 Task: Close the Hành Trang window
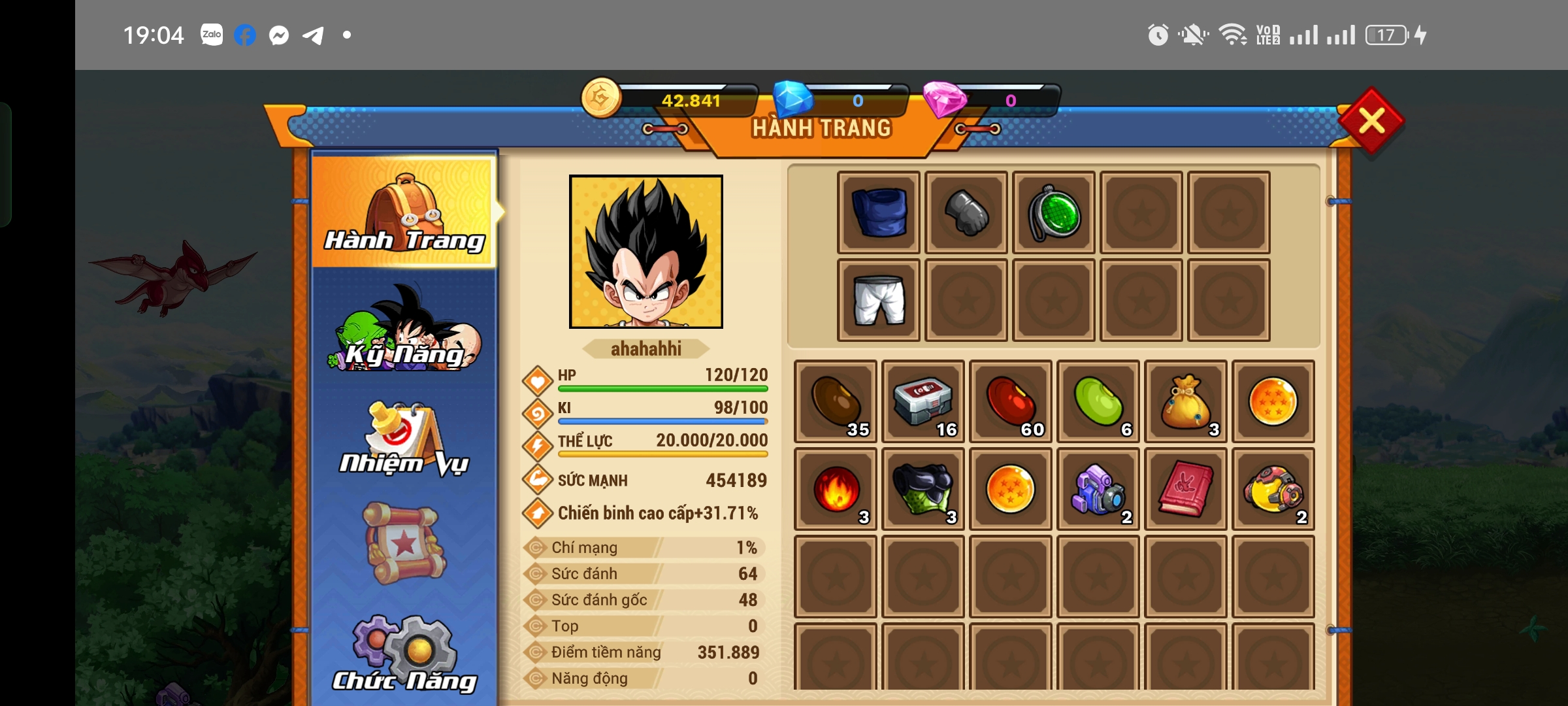[x=1371, y=121]
